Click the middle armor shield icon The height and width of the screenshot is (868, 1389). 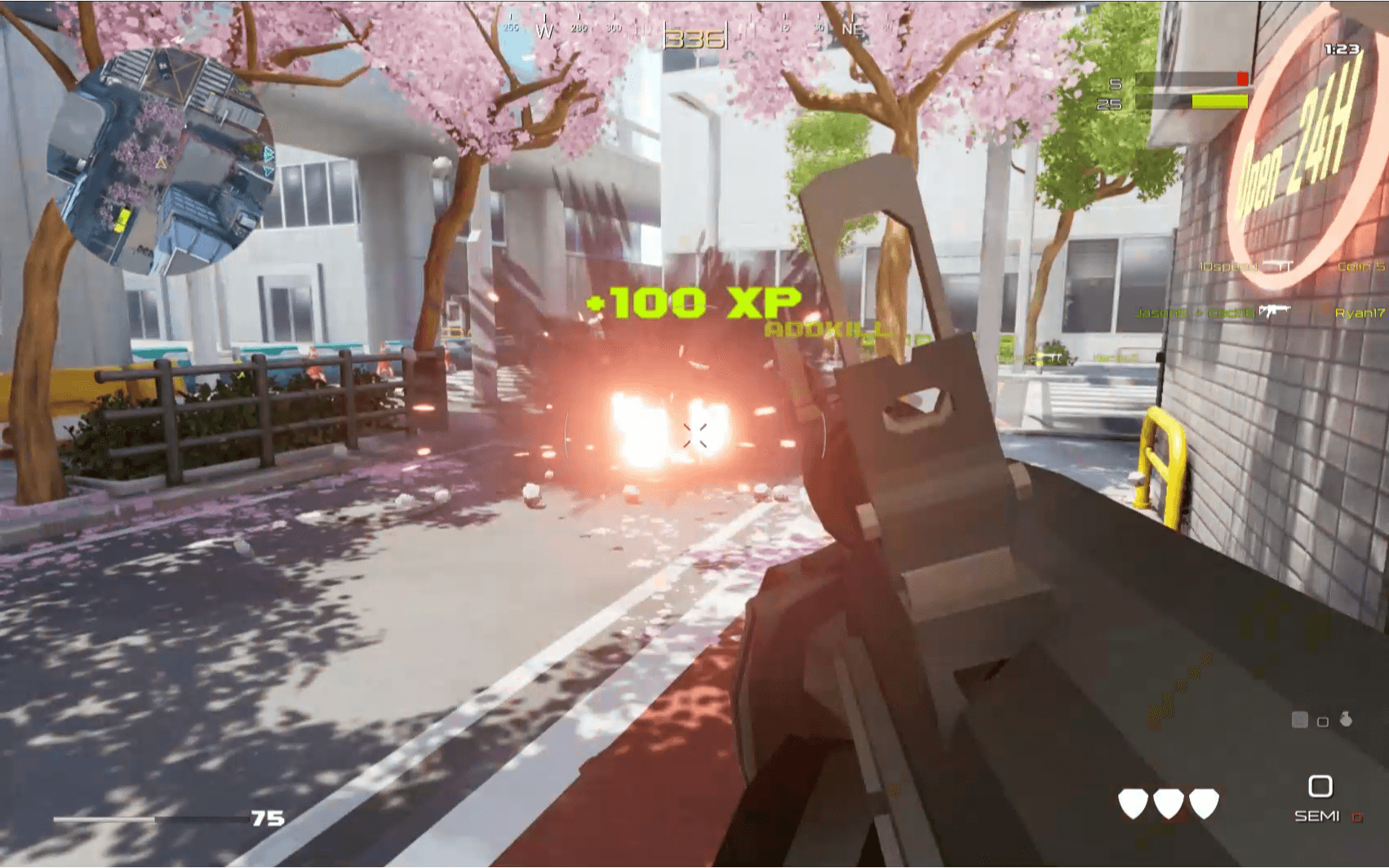click(x=1169, y=804)
